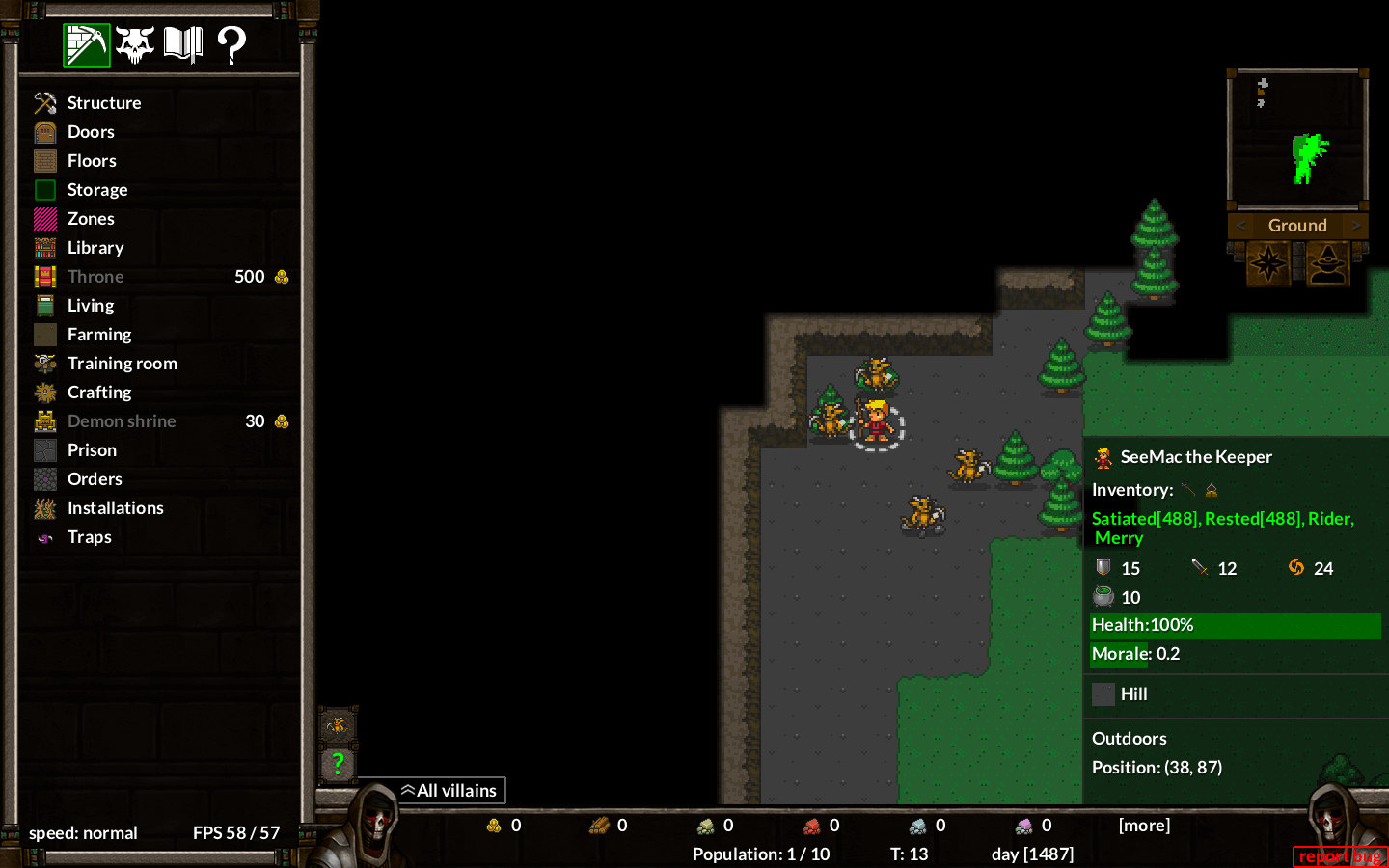Open the Crafting build category

[x=98, y=393]
